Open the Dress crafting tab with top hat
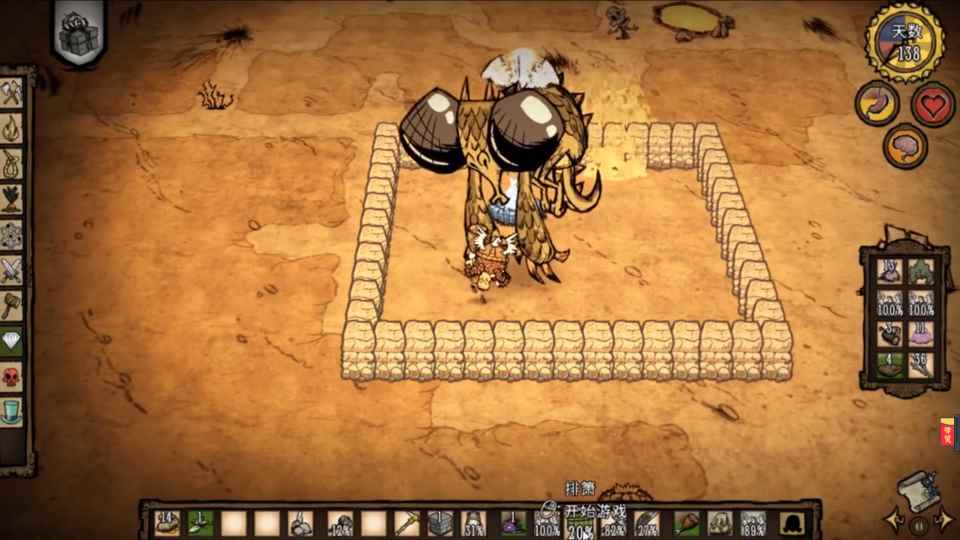Viewport: 960px width, 540px height. coord(13,412)
